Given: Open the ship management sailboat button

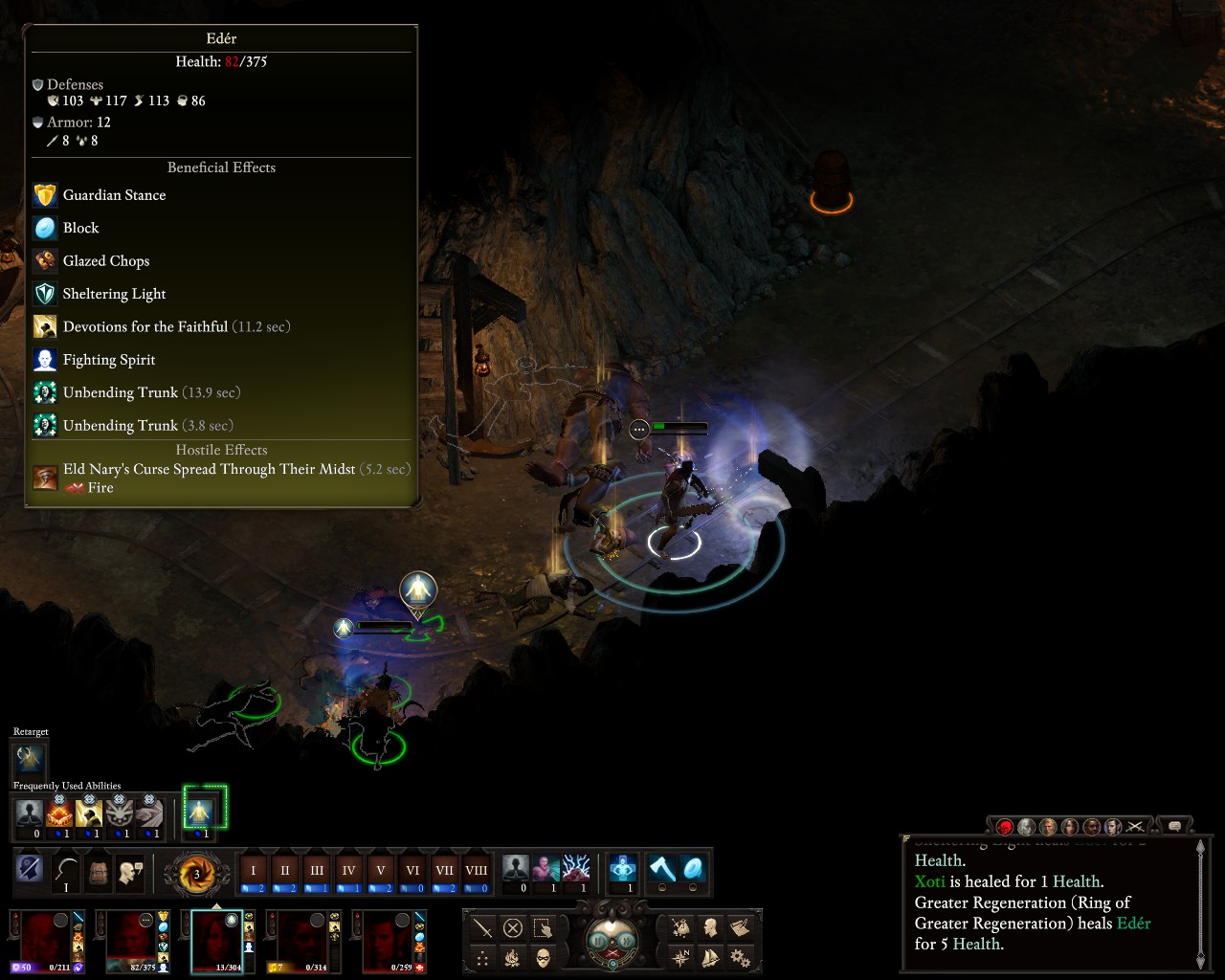Looking at the screenshot, I should (710, 957).
